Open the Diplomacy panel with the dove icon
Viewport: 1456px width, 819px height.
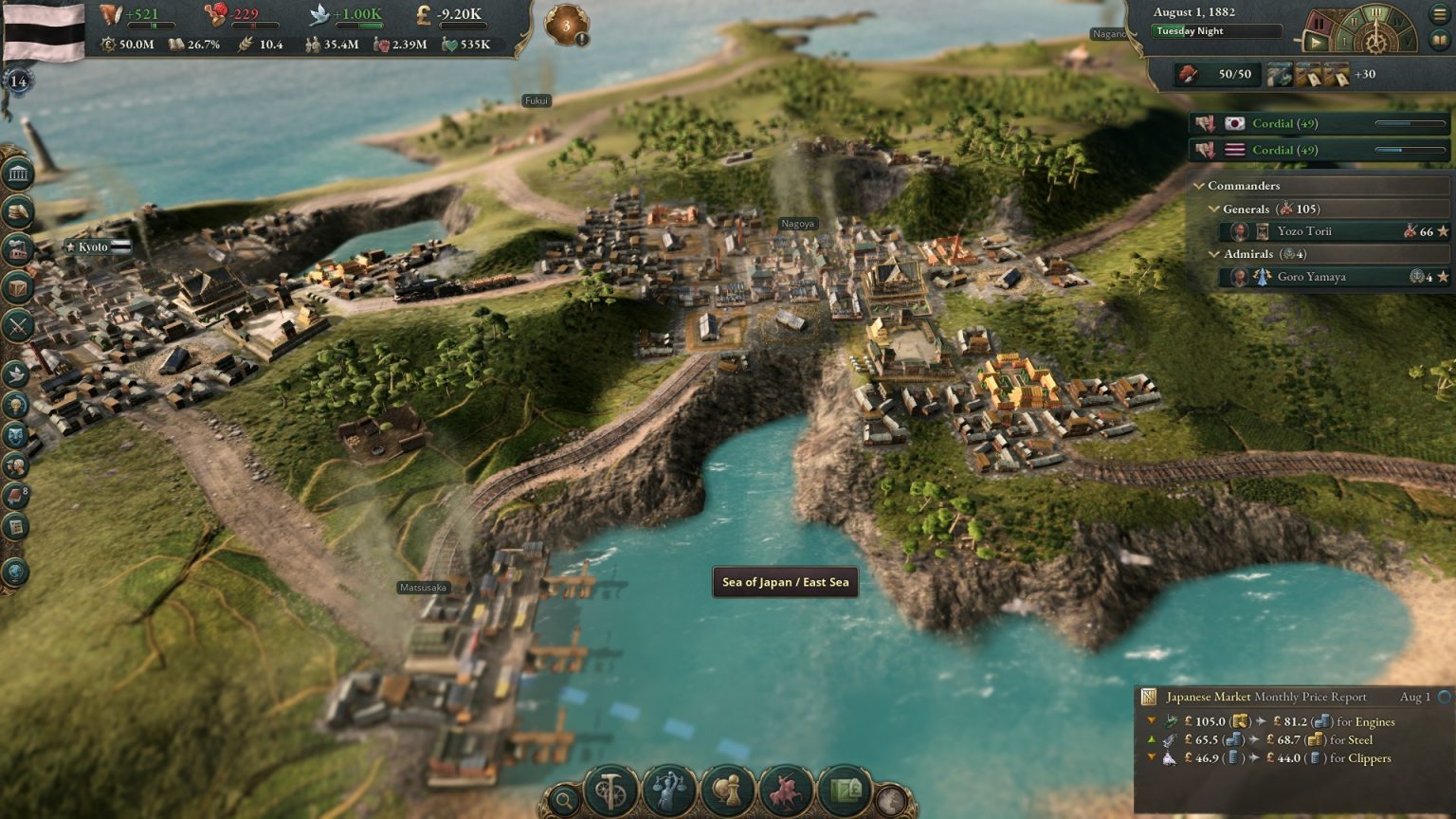tap(16, 374)
